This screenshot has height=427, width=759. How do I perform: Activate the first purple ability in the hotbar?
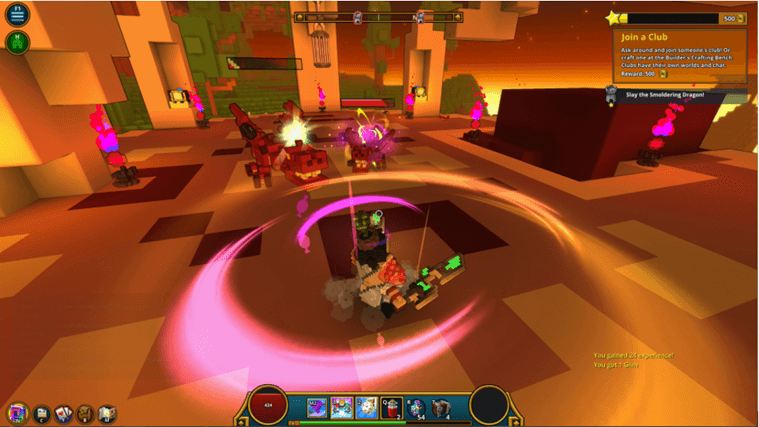point(318,406)
